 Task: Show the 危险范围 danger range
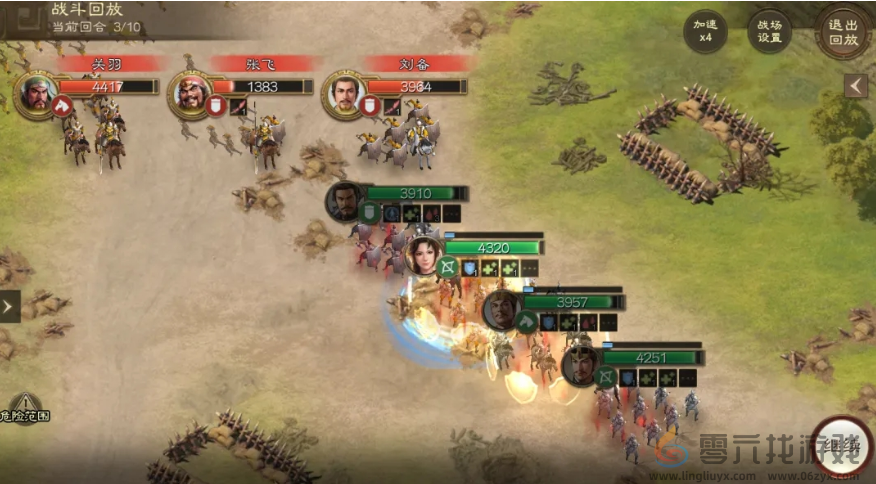pyautogui.click(x=24, y=407)
